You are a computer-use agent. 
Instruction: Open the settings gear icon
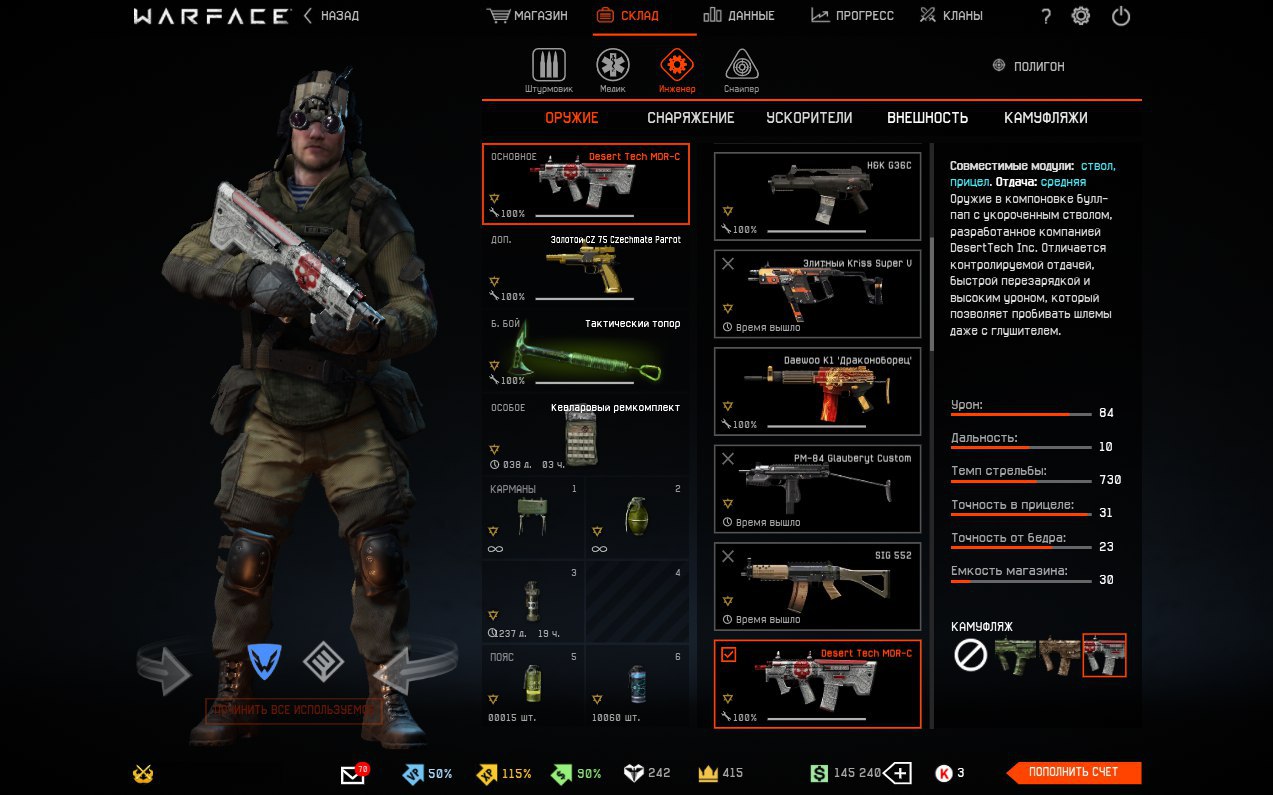point(1081,16)
